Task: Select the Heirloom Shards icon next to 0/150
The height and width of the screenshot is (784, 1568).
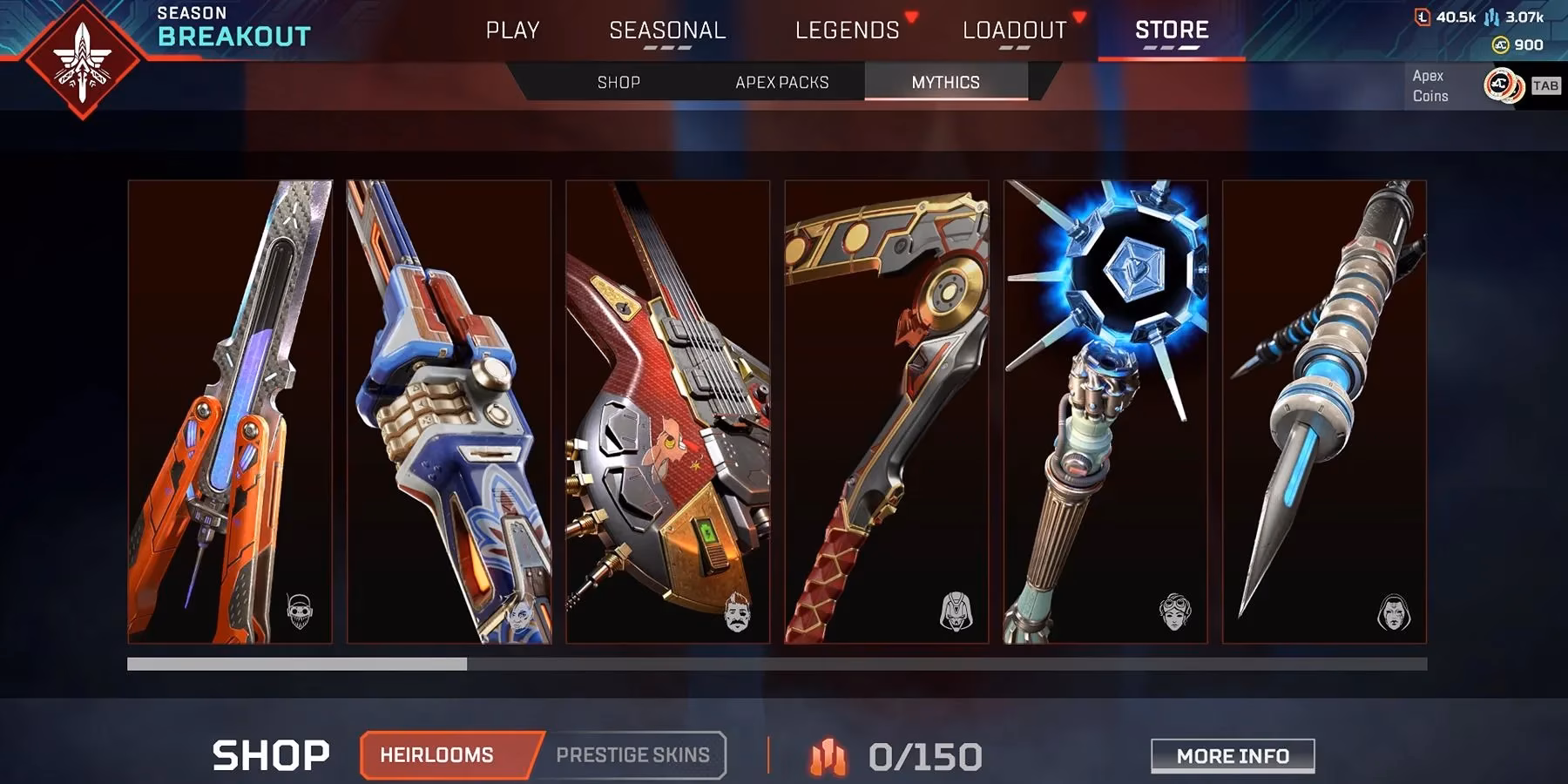Action: [828, 754]
